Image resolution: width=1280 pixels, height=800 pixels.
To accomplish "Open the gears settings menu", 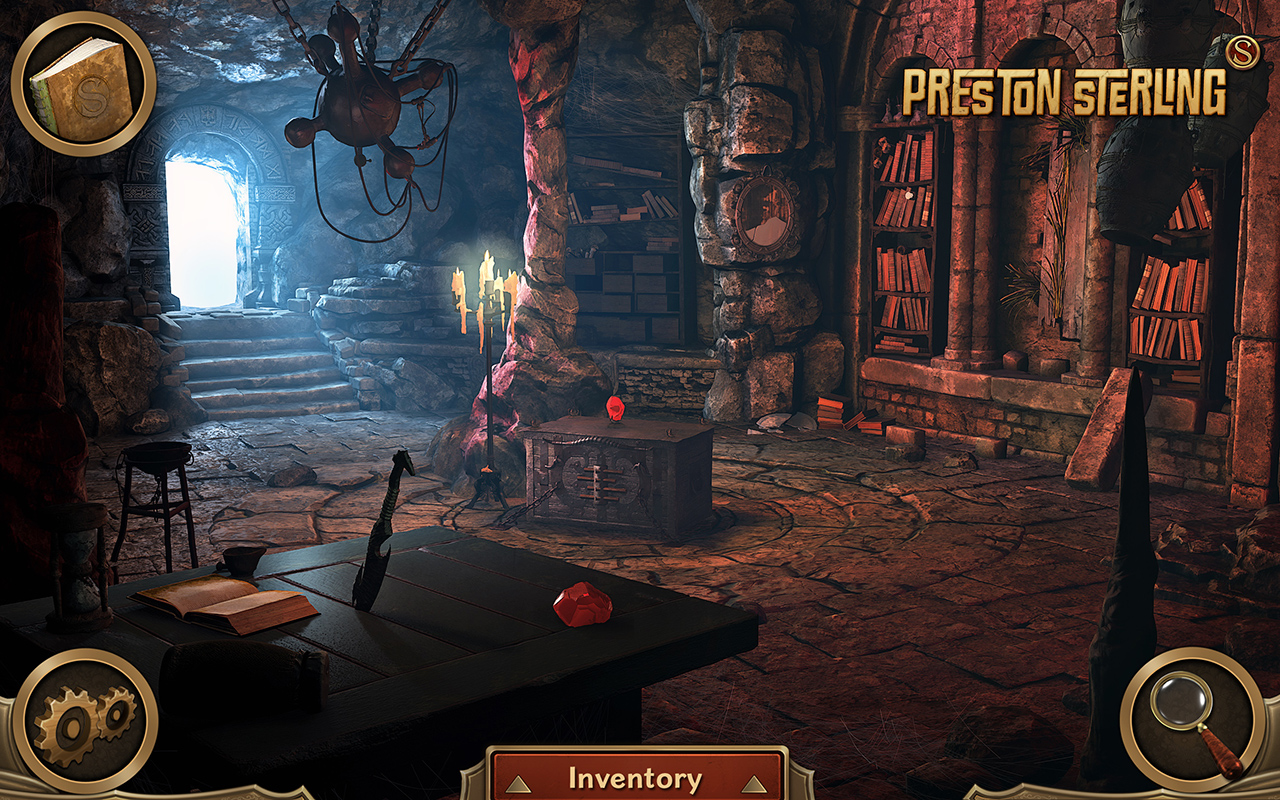I will coord(84,719).
